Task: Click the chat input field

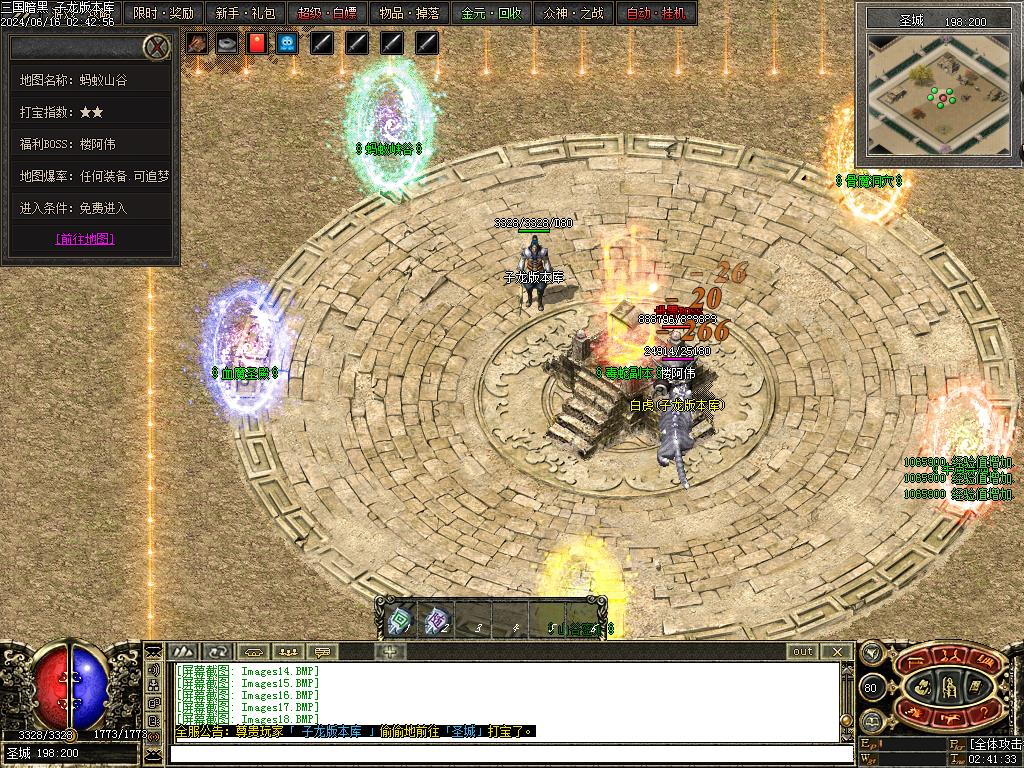Action: click(505, 753)
